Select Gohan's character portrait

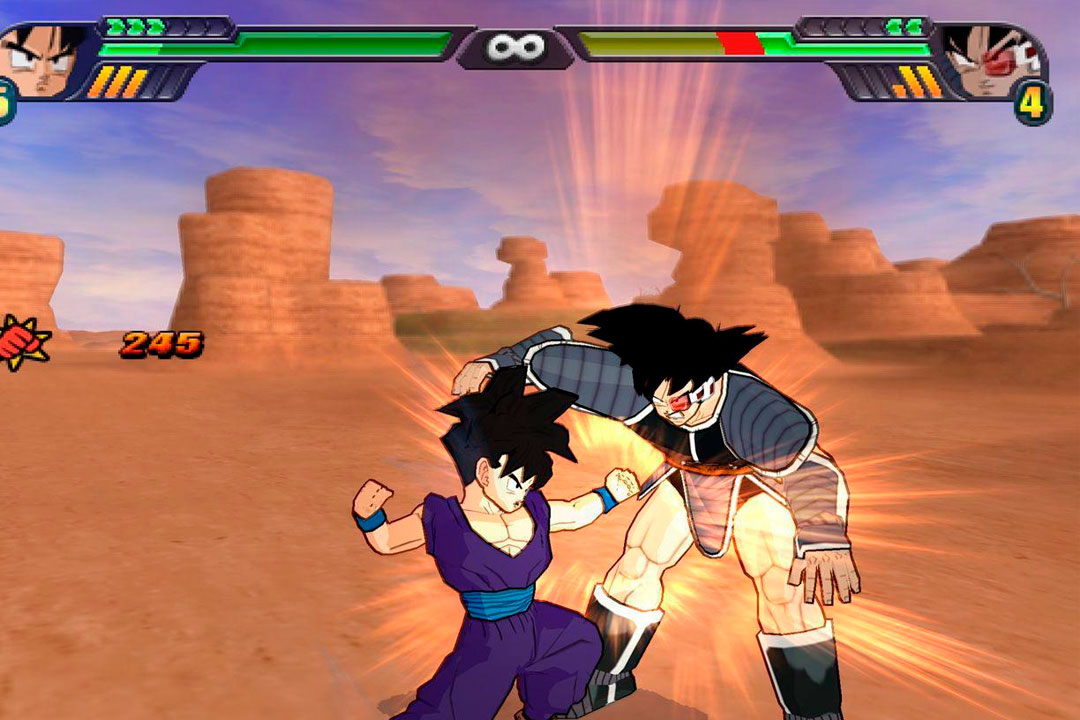[42, 60]
